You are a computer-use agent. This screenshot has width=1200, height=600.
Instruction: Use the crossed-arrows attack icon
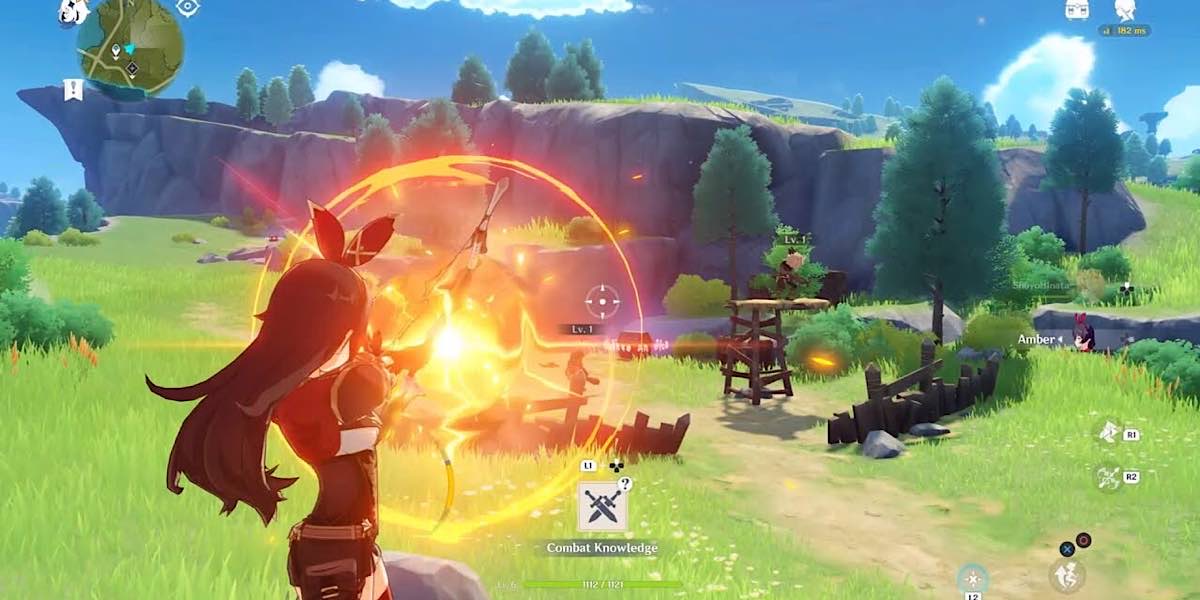pos(1108,478)
